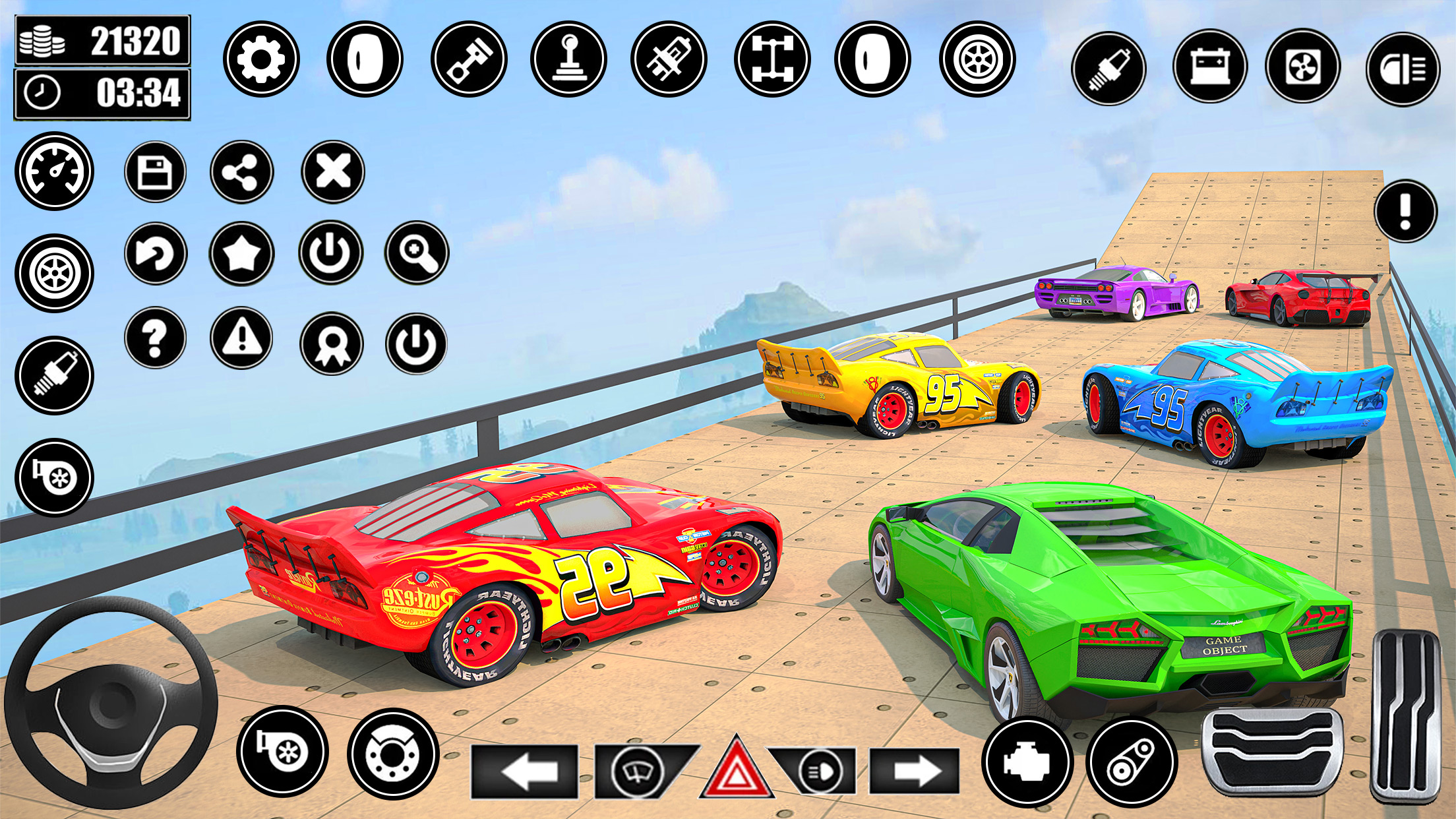Open the chassis axle icon
Screen dimensions: 1456x819
(772, 59)
